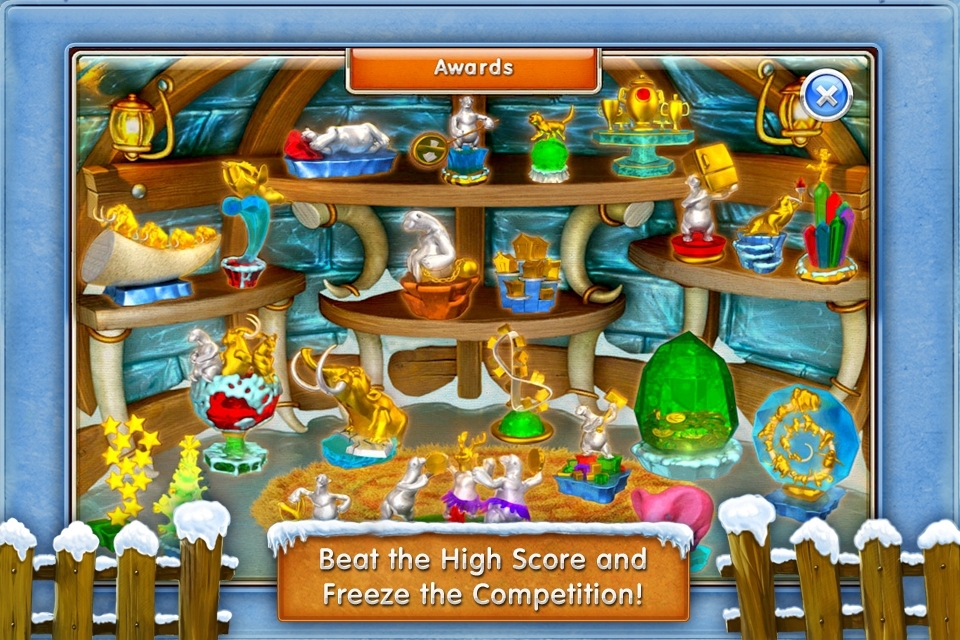960x640 pixels.
Task: Close the Awards screen
Action: click(x=827, y=96)
